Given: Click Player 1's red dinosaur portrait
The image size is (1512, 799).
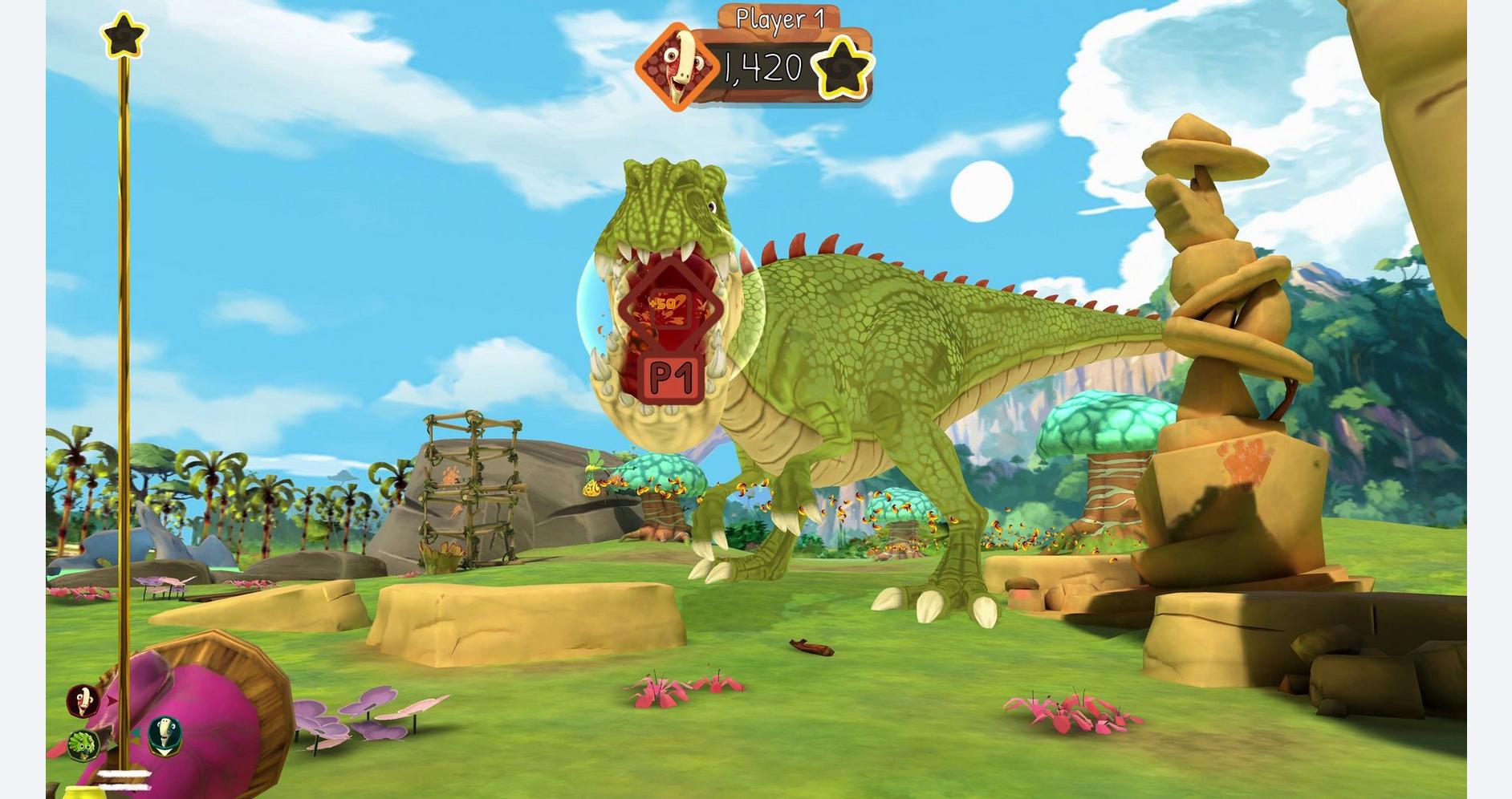Looking at the screenshot, I should 677,67.
